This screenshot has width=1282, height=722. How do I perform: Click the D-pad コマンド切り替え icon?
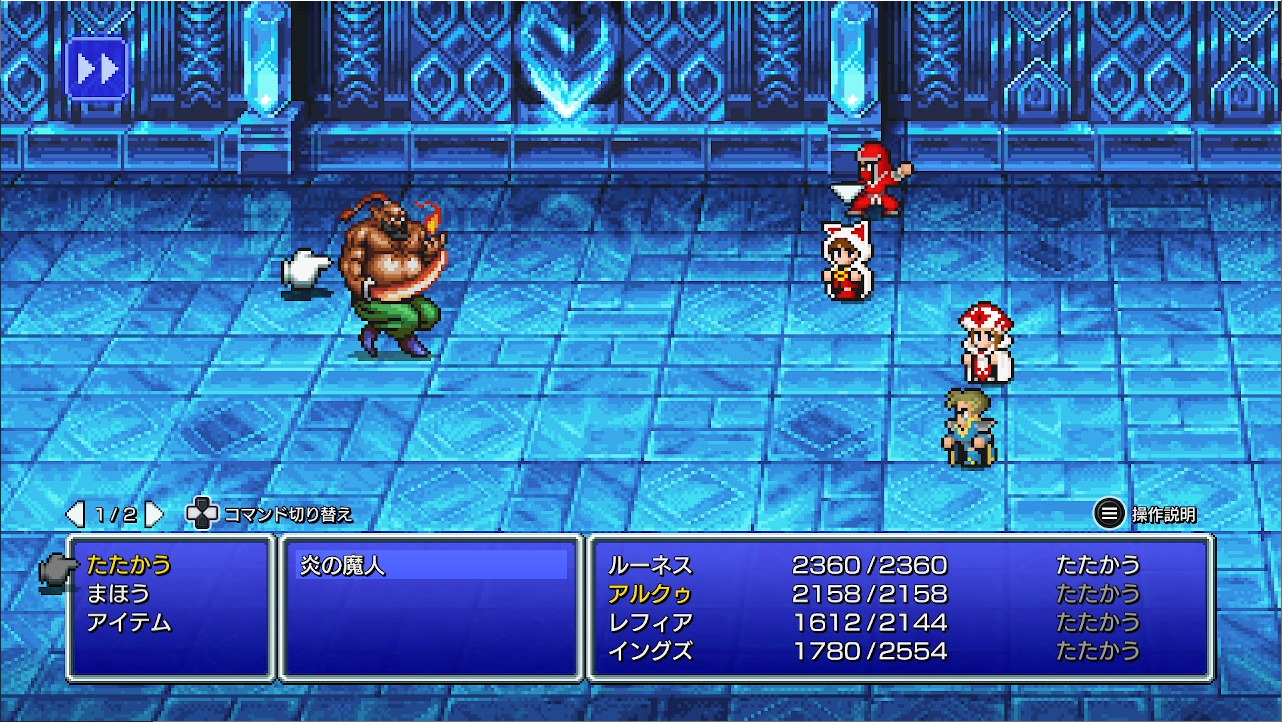[x=204, y=514]
